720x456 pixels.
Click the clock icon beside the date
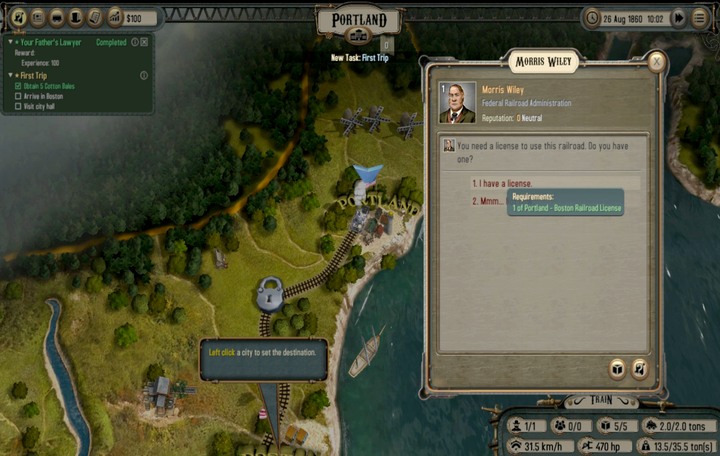pyautogui.click(x=593, y=18)
